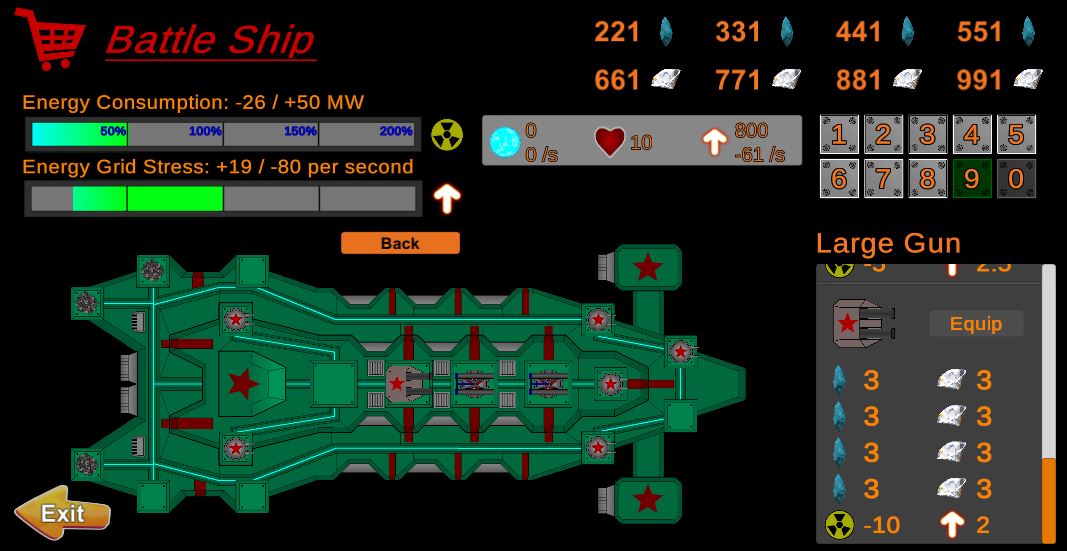Pick number slot 5
1067x551 pixels.
1015,135
